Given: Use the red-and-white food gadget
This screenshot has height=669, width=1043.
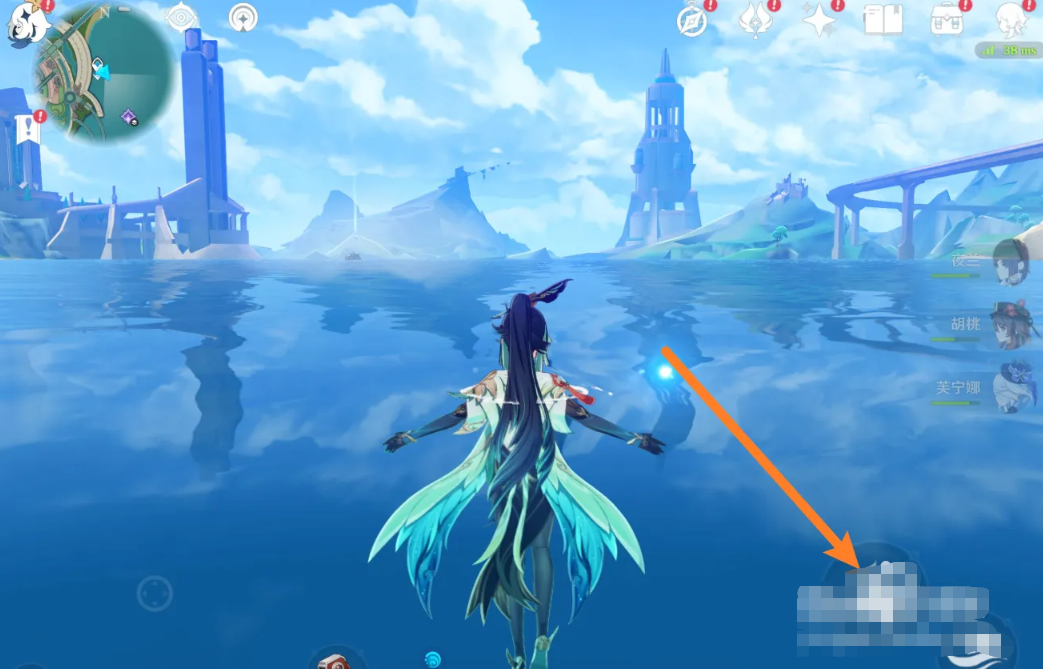Looking at the screenshot, I should 335,658.
